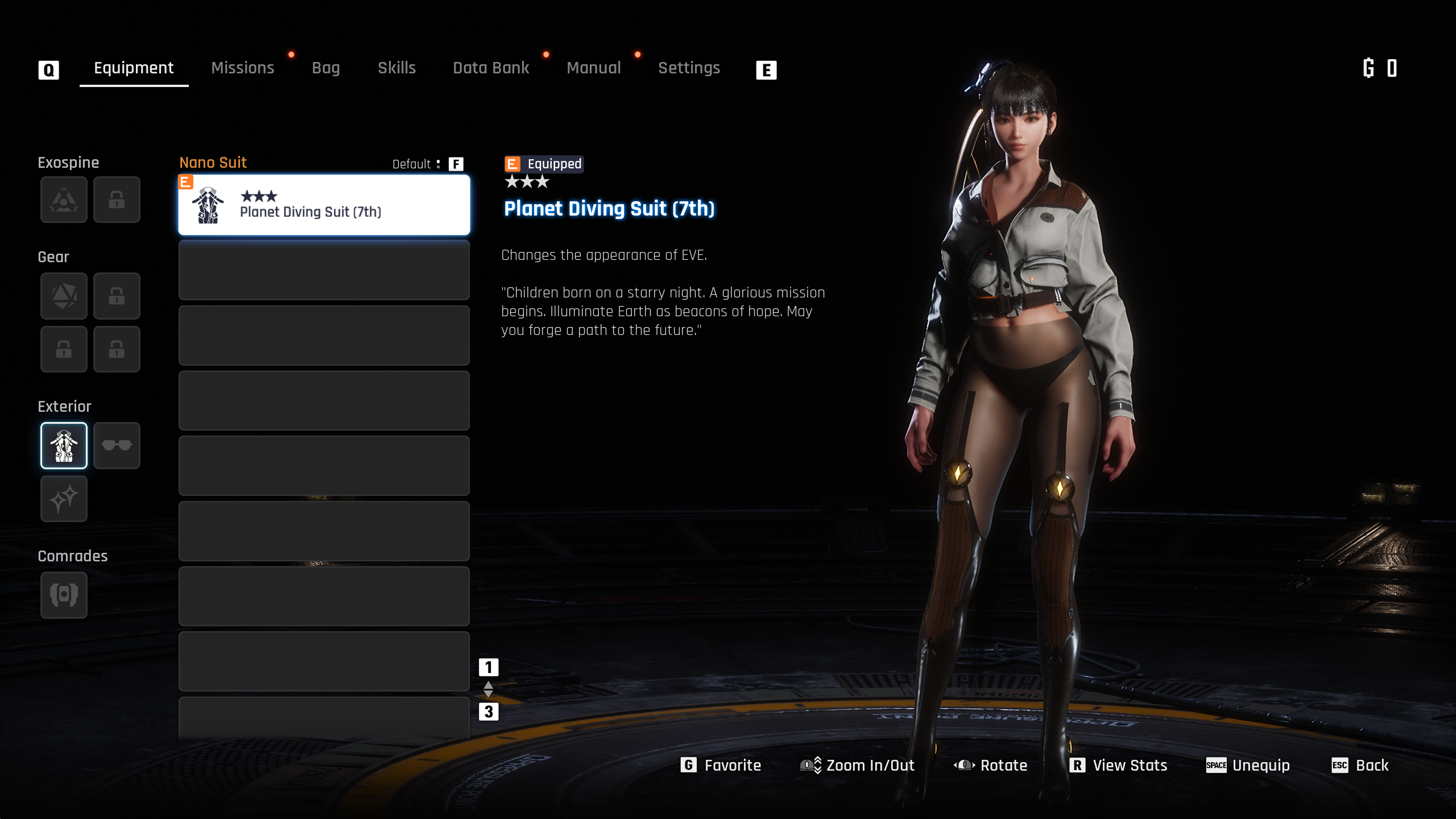Open the Missions tab
Viewport: 1456px width, 819px height.
[x=242, y=68]
